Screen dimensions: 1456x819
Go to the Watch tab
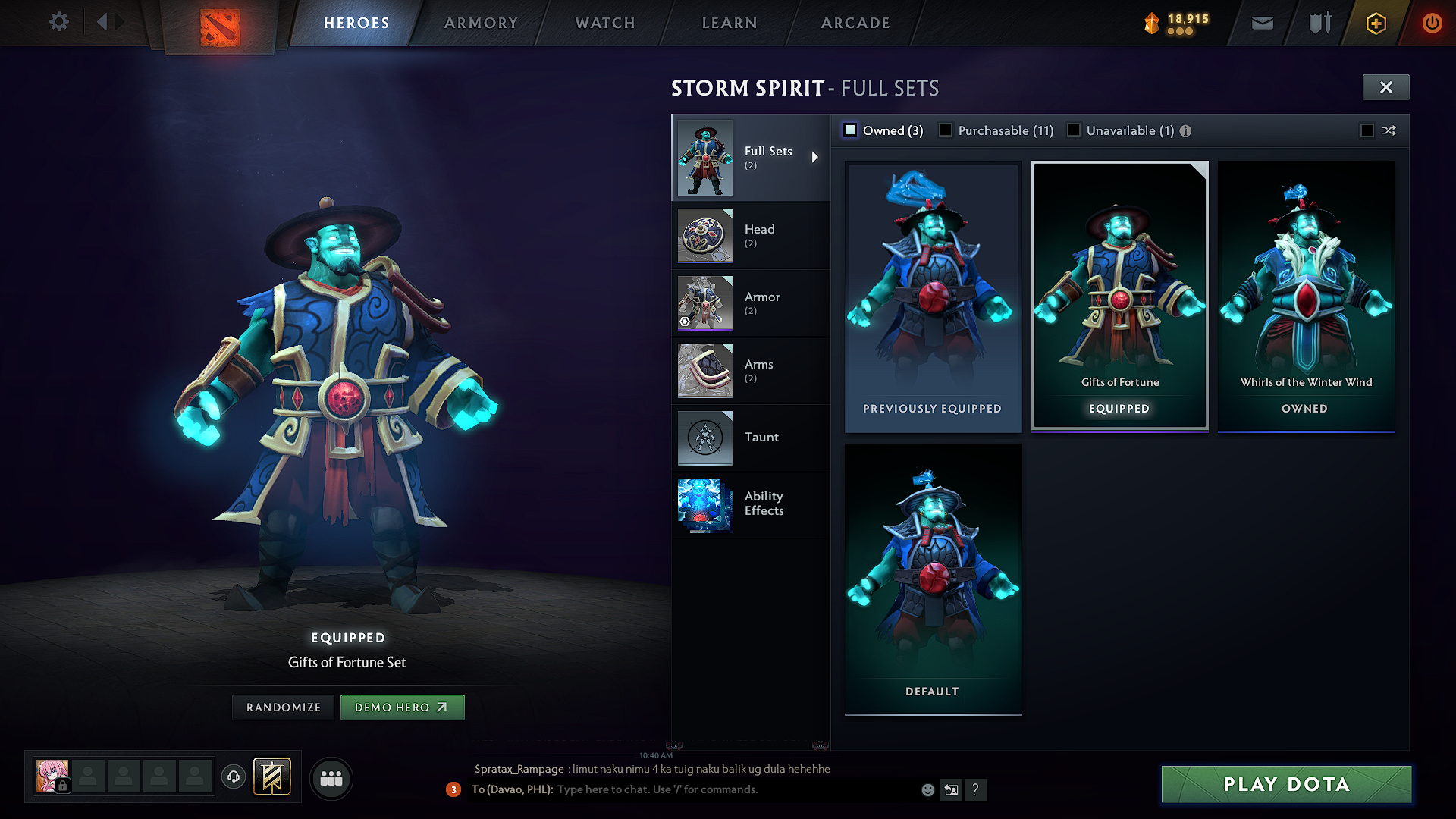pos(604,23)
